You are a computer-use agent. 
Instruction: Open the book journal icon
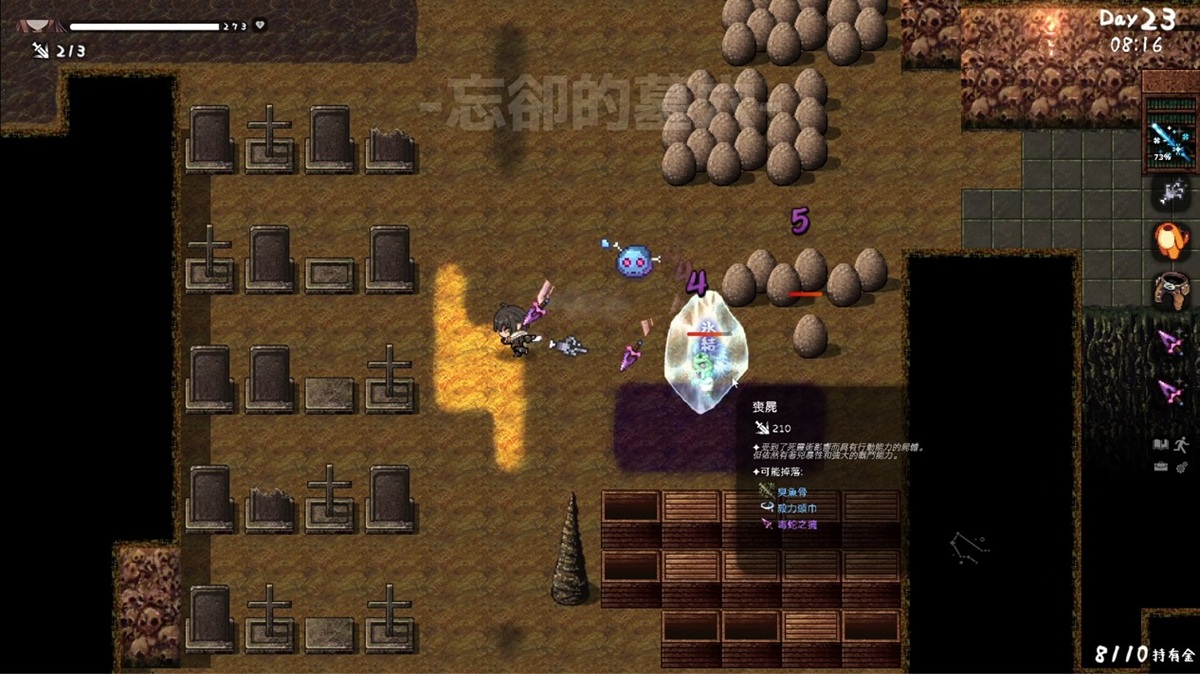pyautogui.click(x=1161, y=443)
